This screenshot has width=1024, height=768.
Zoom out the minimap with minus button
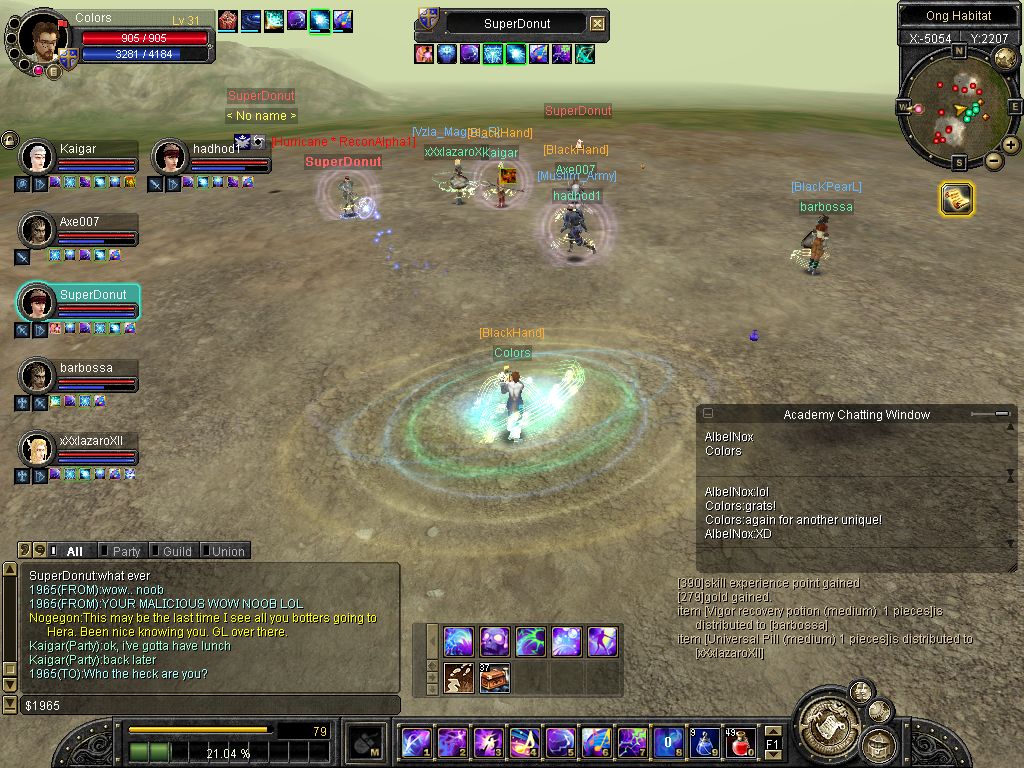[993, 160]
